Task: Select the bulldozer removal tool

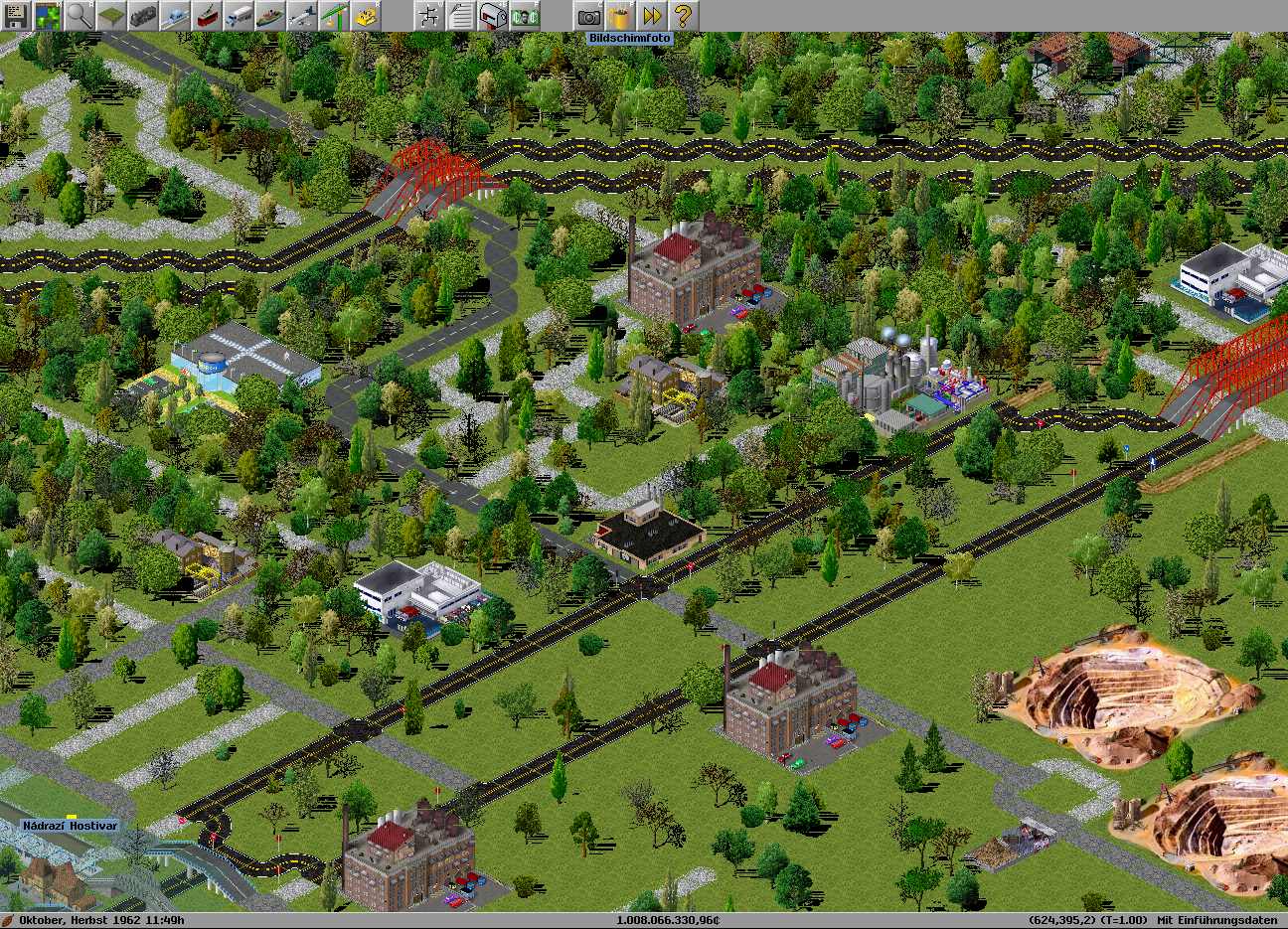Action: click(x=366, y=16)
